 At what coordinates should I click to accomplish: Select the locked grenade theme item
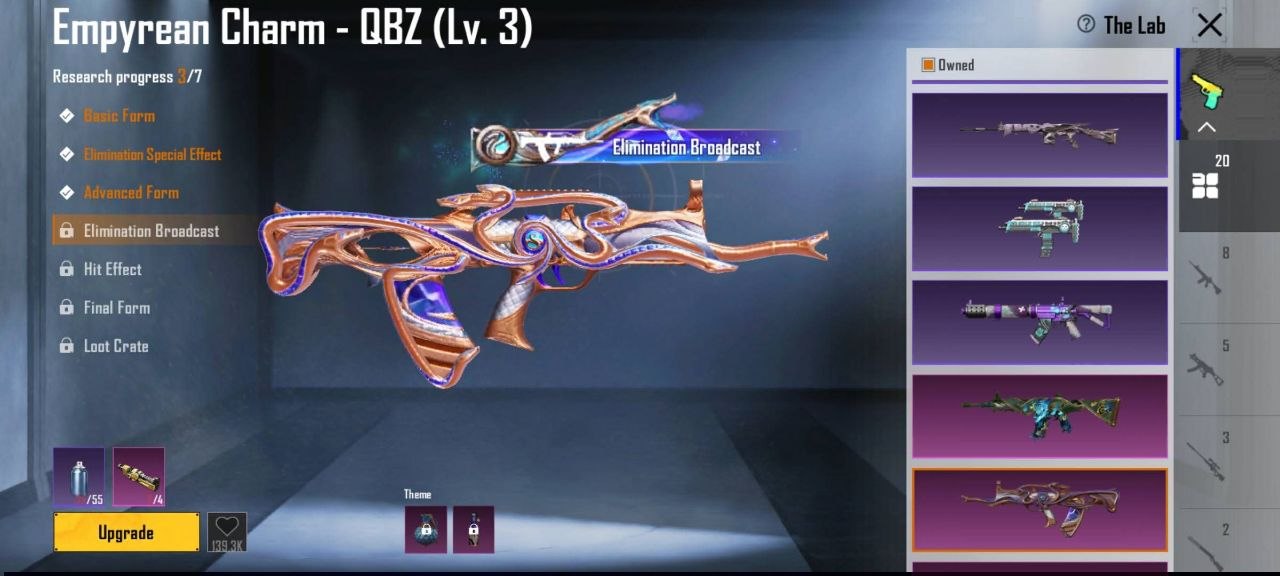pos(426,529)
